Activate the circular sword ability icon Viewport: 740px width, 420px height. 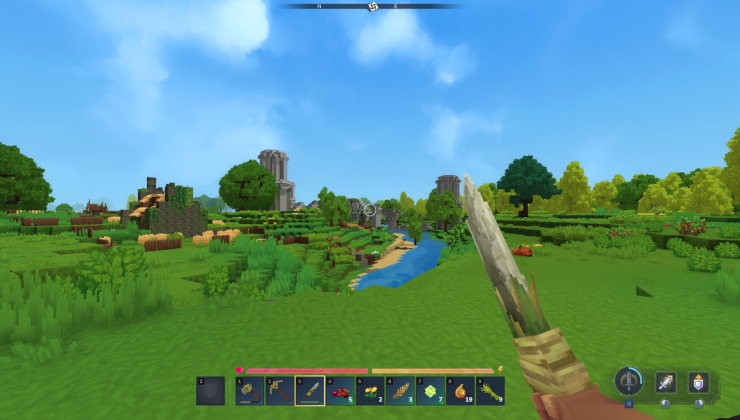(x=628, y=381)
